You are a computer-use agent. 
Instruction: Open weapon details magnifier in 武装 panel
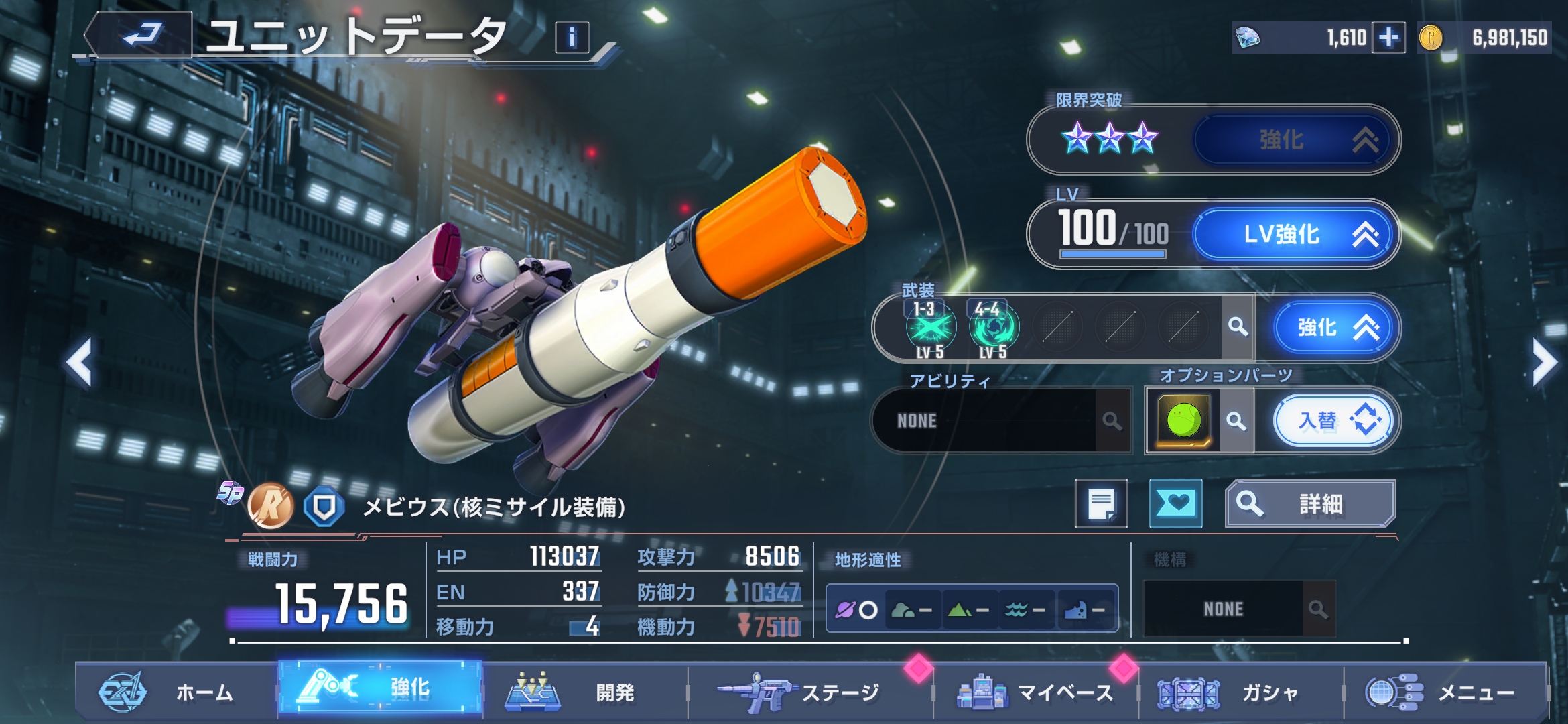[1238, 327]
